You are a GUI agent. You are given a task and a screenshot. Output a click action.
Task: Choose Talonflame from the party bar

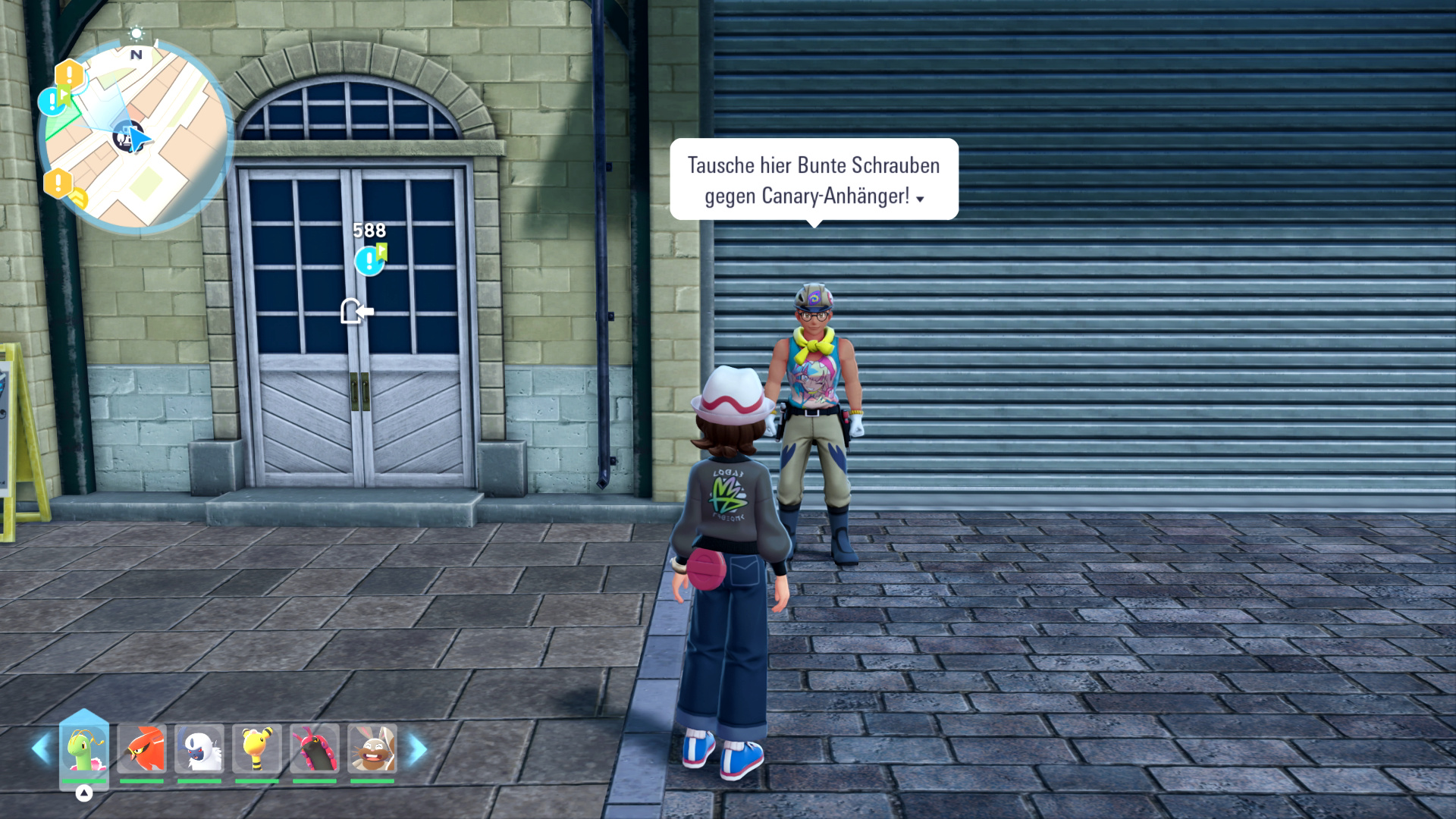click(142, 748)
